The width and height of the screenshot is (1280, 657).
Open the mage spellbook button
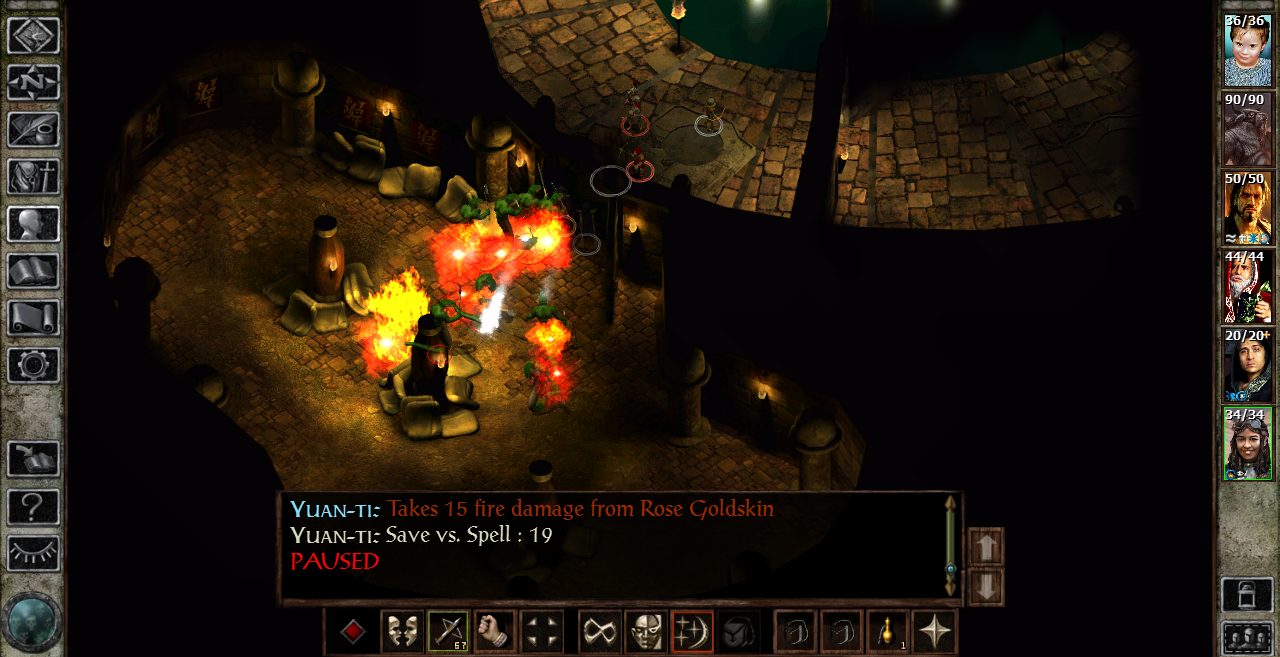(x=34, y=271)
